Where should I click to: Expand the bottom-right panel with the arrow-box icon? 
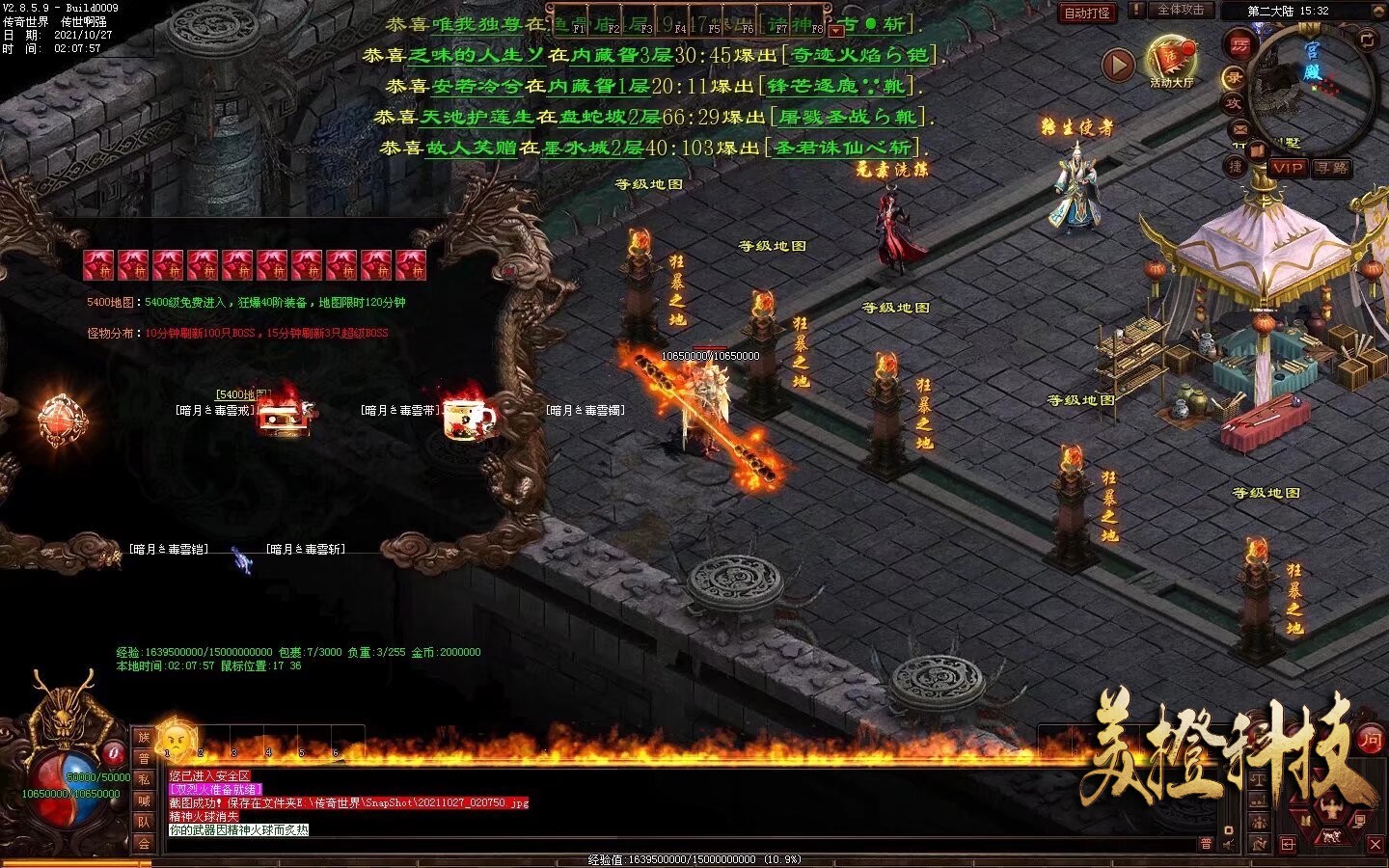(x=1287, y=844)
